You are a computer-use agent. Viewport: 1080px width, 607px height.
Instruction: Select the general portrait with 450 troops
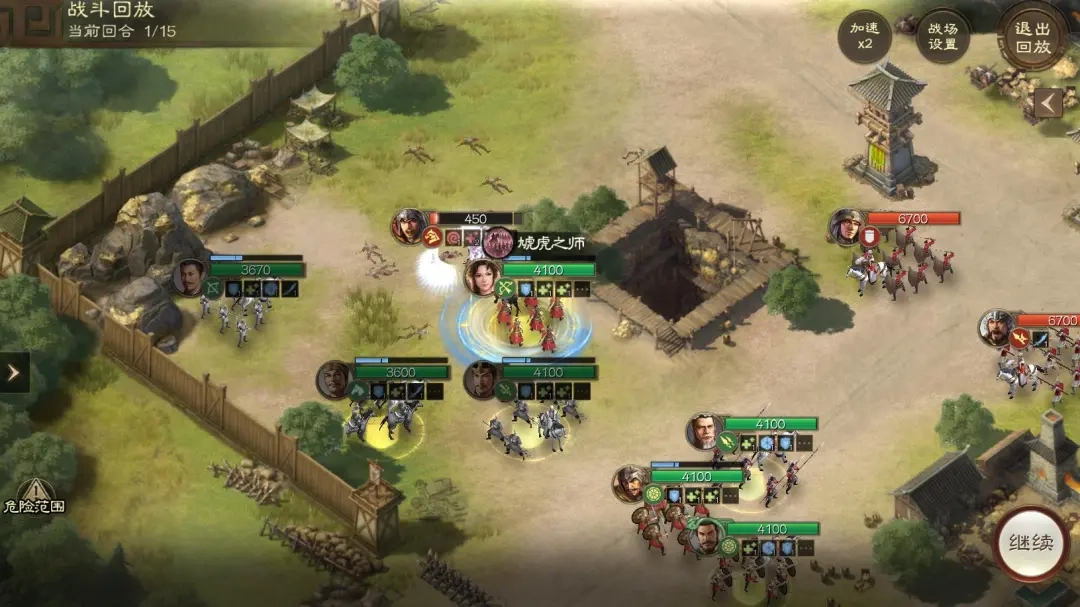coord(409,226)
